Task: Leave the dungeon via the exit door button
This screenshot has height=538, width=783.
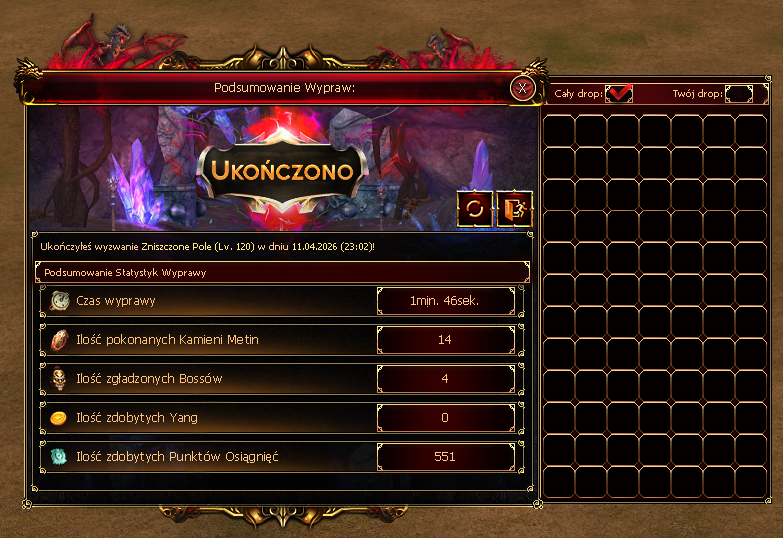Action: [515, 208]
